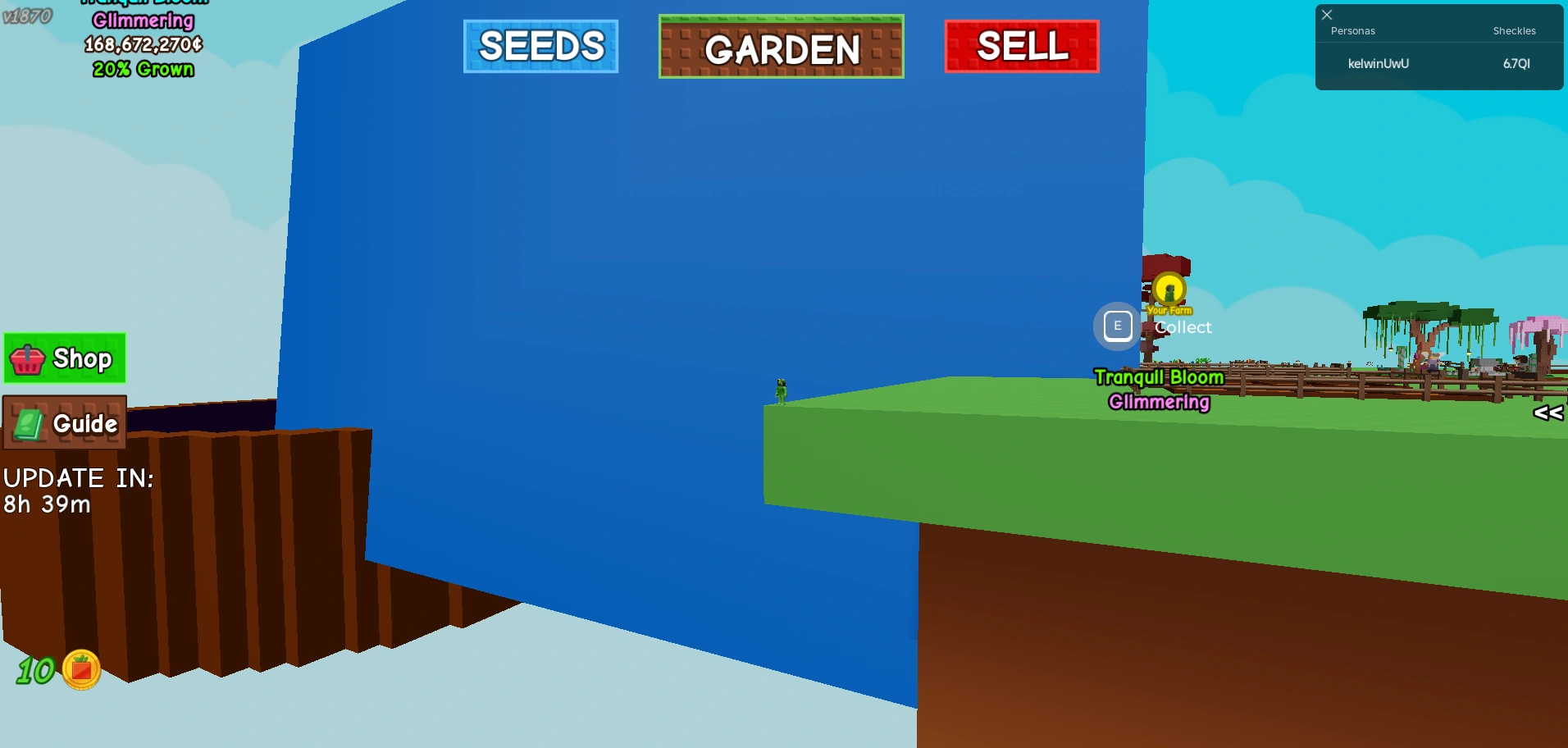Close the Personas Sheckles panel

1327,14
